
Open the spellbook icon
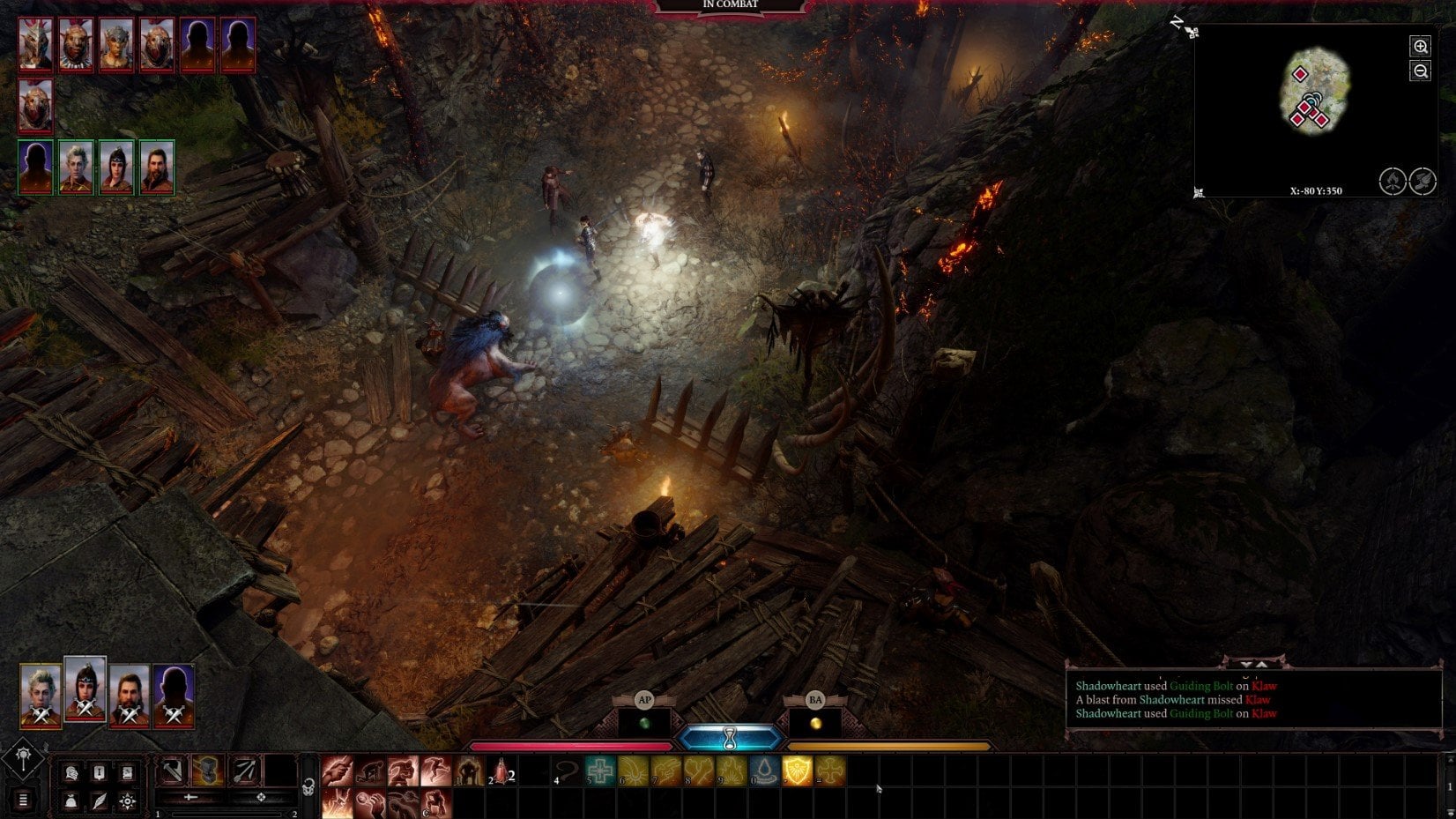pos(127,771)
